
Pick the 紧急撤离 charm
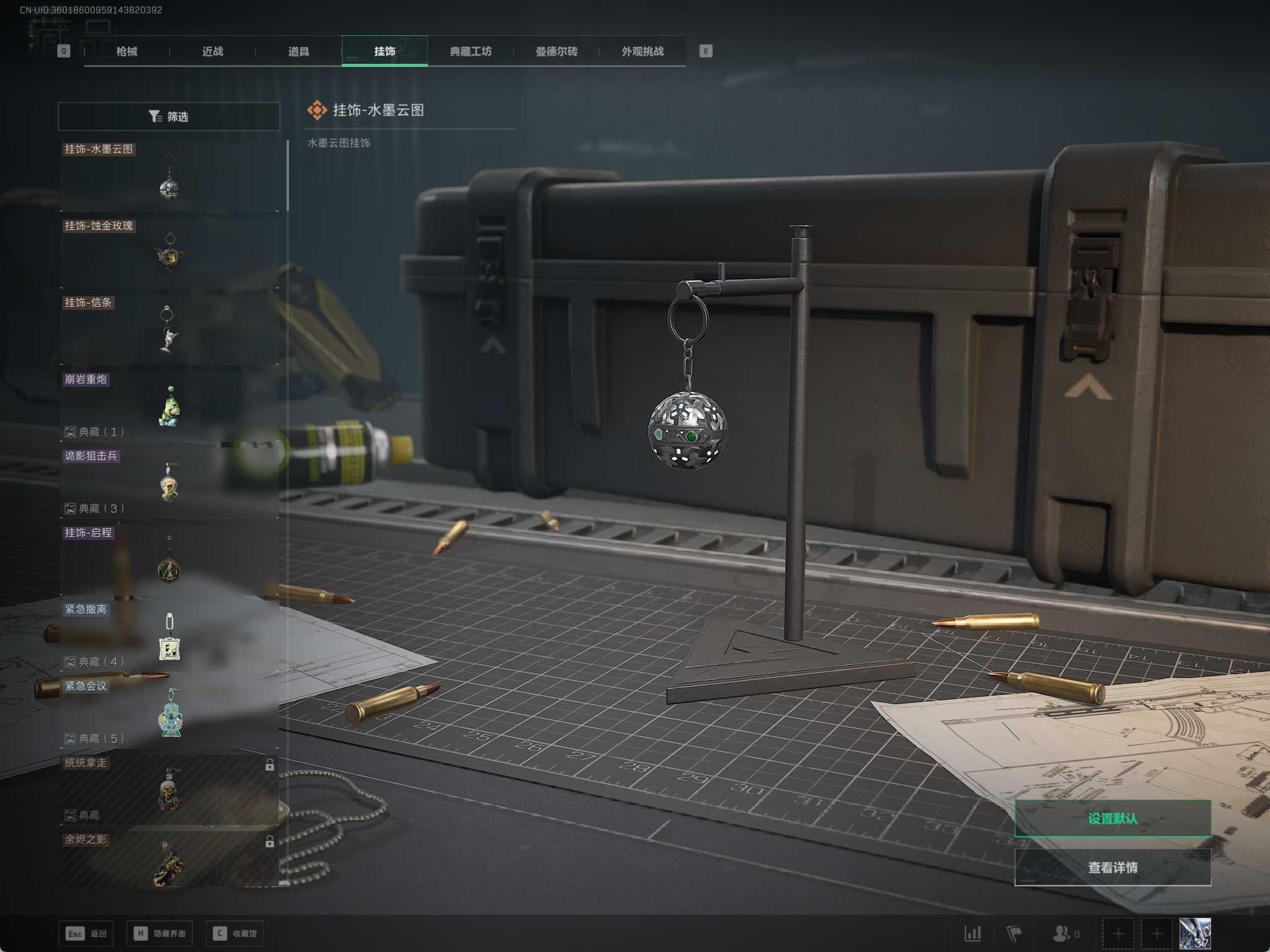(x=169, y=637)
